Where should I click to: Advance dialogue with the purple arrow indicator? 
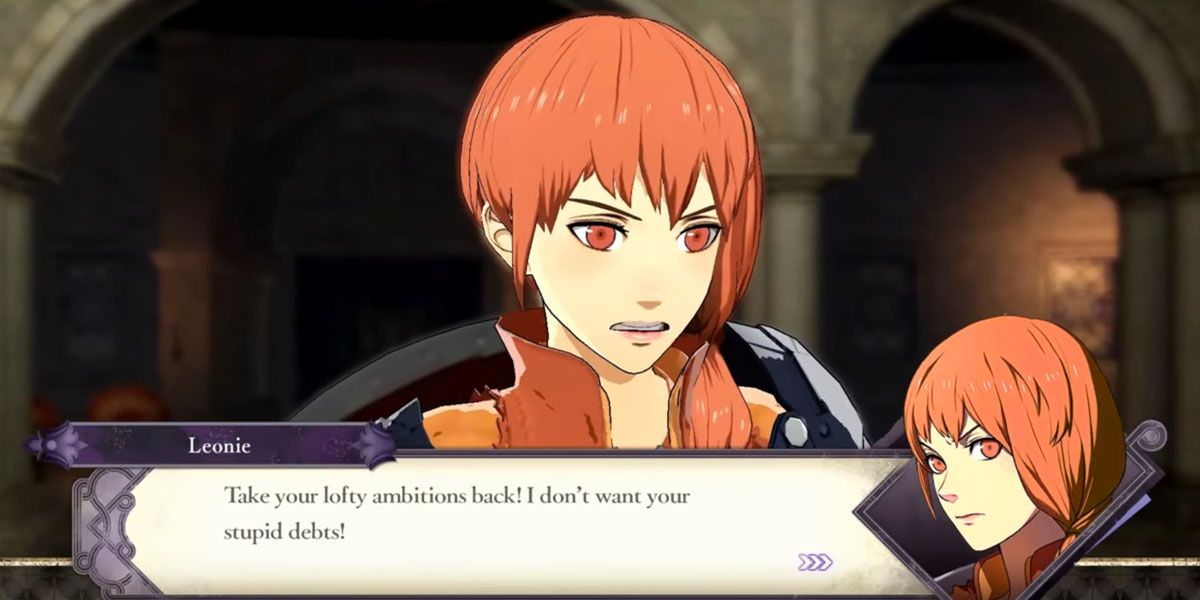pyautogui.click(x=815, y=562)
